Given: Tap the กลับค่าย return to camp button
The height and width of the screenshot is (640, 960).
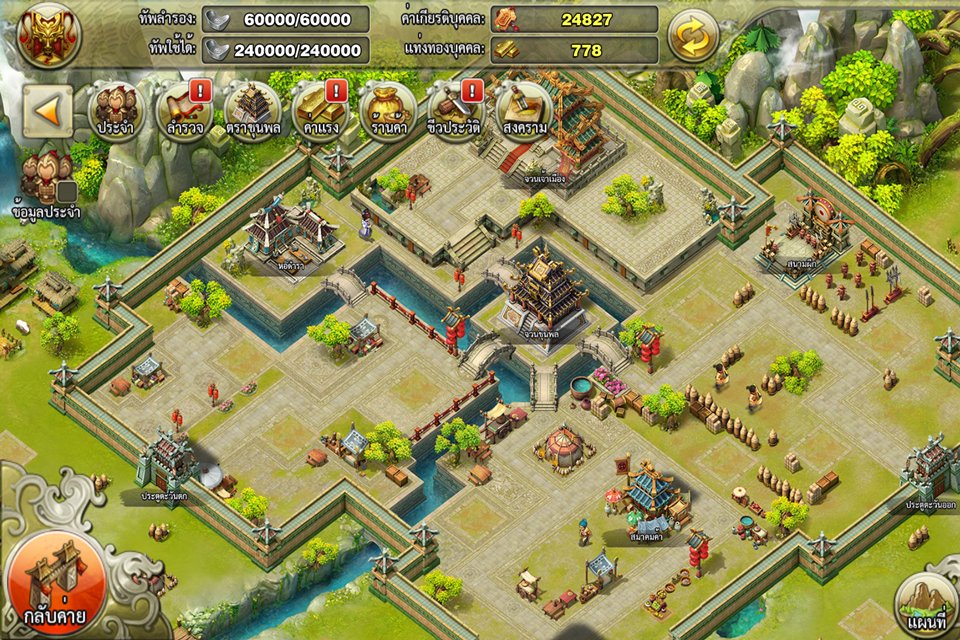Looking at the screenshot, I should click(x=56, y=584).
